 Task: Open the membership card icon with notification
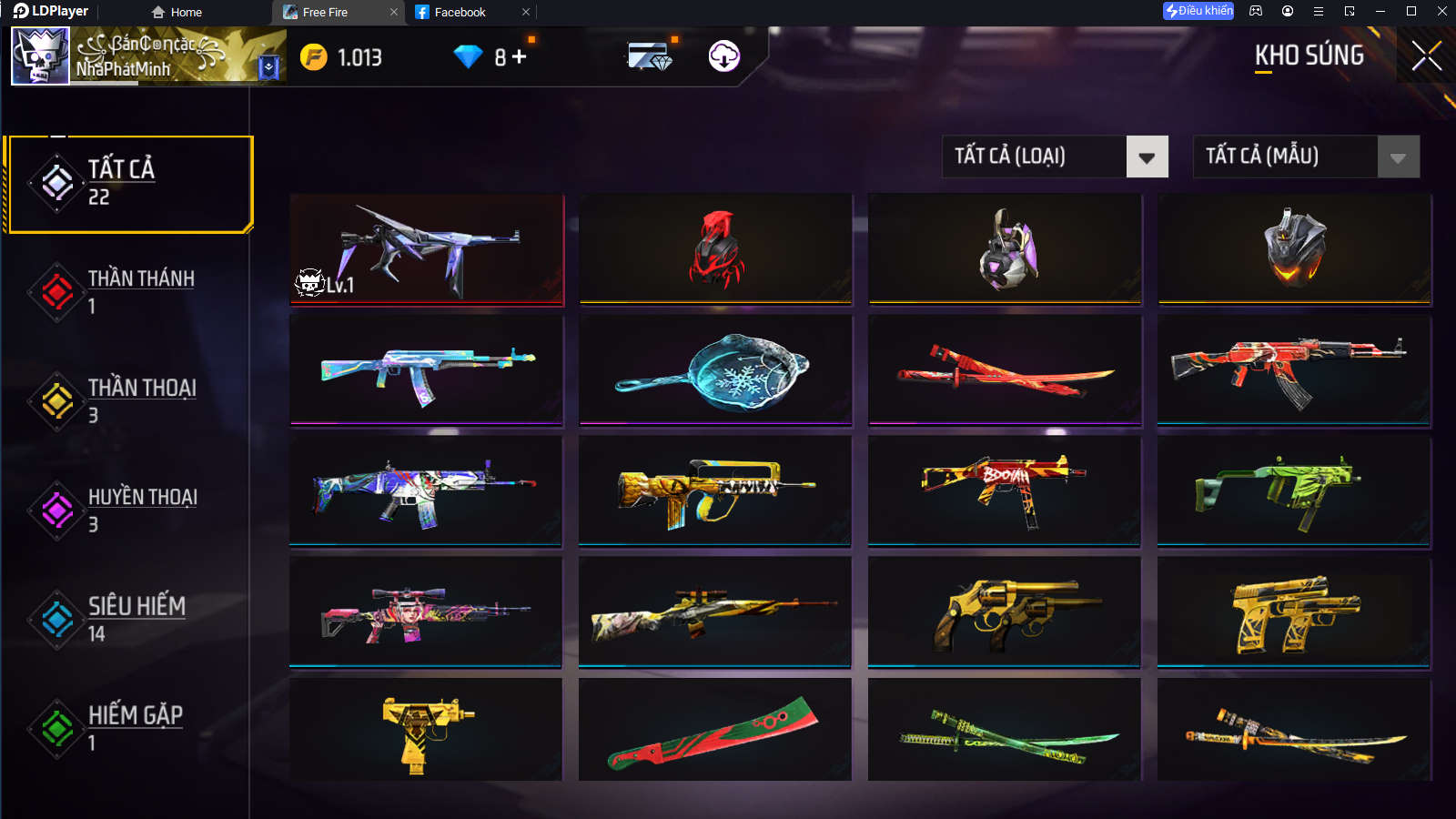coord(651,56)
